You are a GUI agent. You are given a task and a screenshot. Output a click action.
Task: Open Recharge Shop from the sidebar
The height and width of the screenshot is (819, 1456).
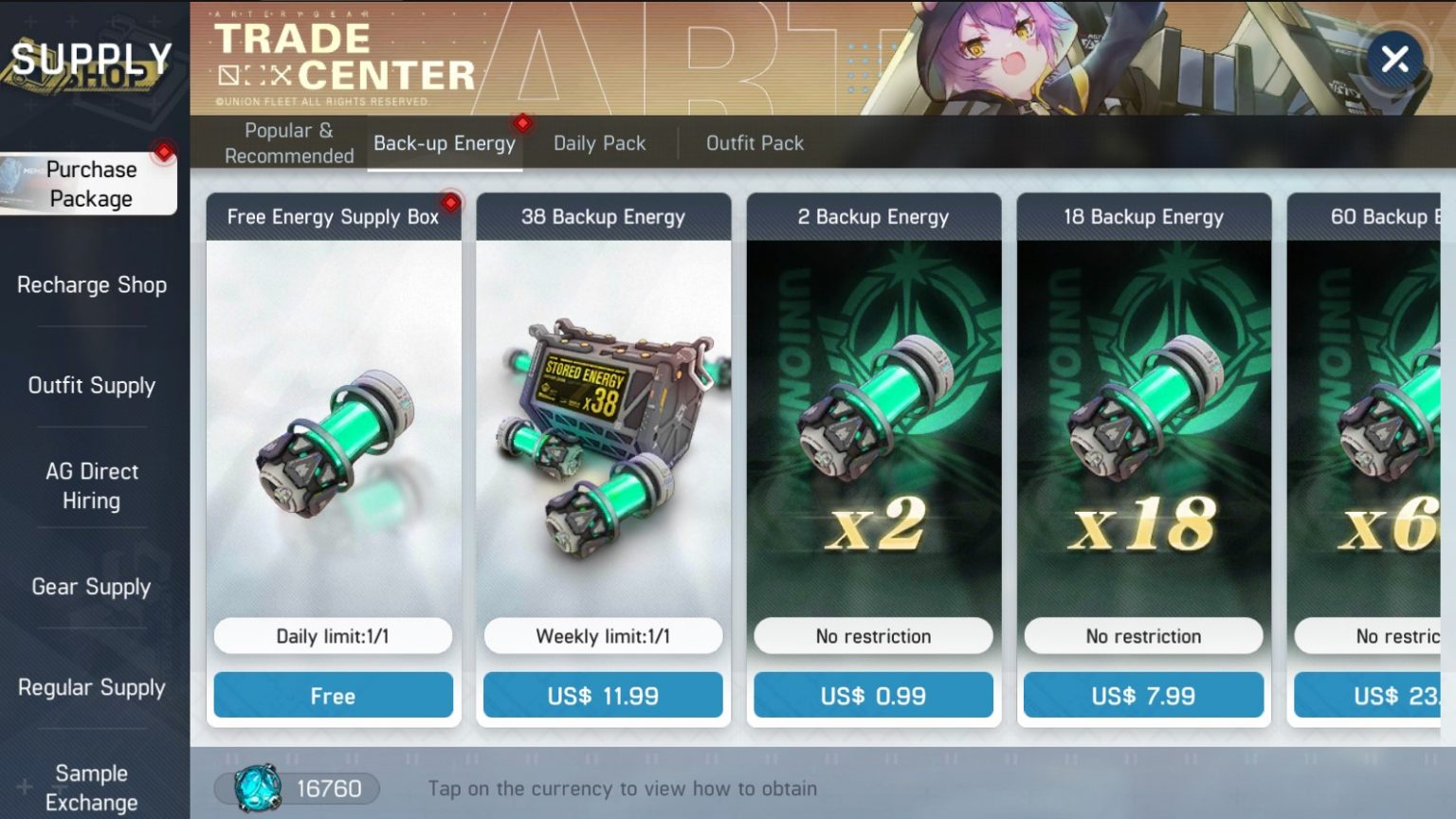[91, 284]
